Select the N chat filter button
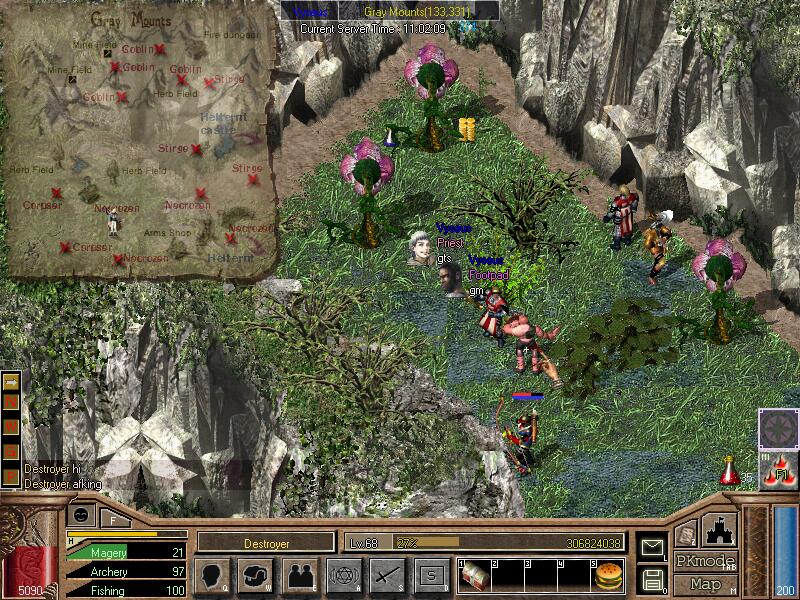Image resolution: width=800 pixels, height=600 pixels. click(x=12, y=400)
